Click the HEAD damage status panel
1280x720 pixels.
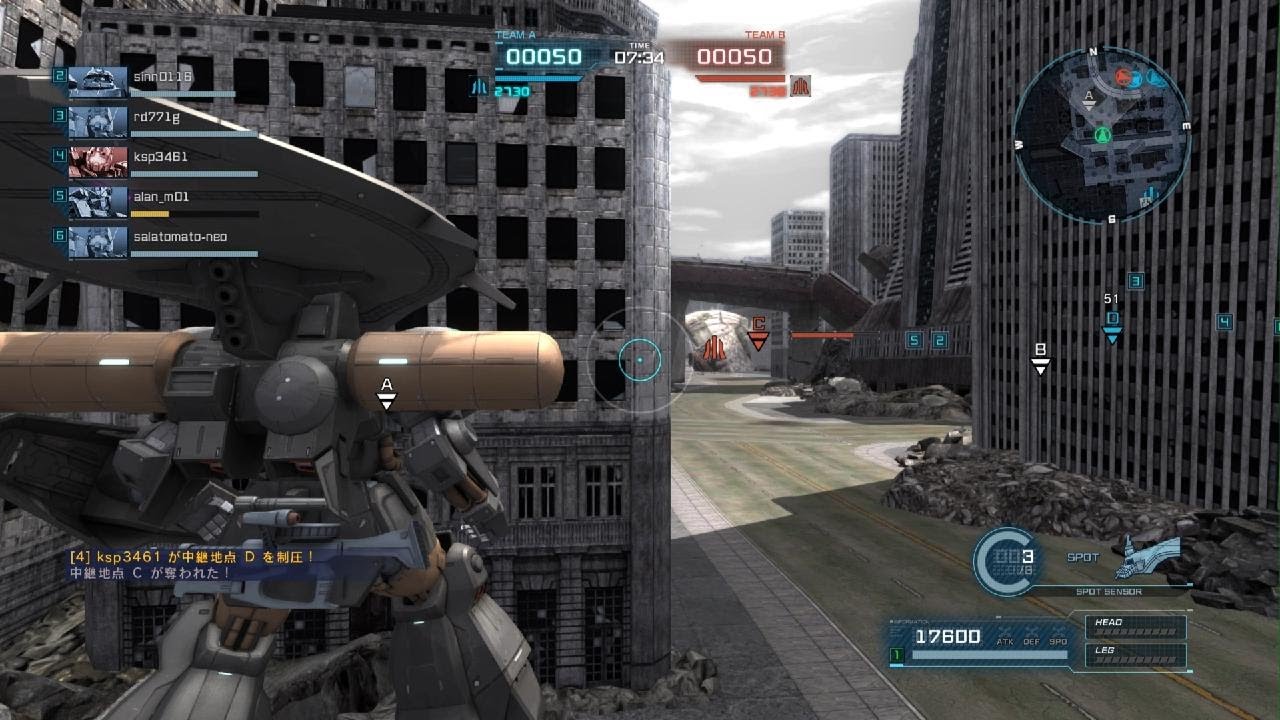(x=1137, y=627)
